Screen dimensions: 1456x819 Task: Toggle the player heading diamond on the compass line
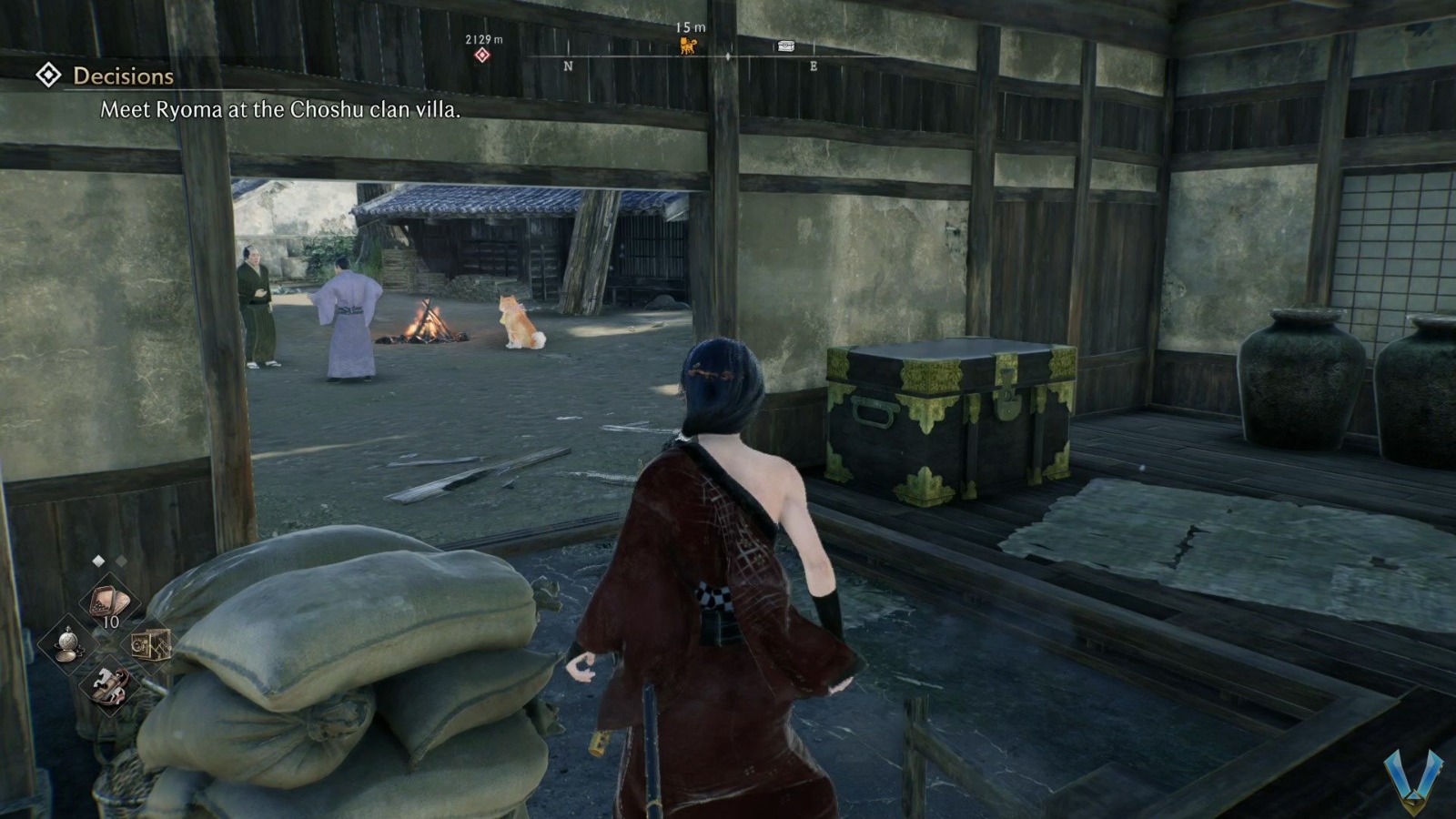point(728,56)
